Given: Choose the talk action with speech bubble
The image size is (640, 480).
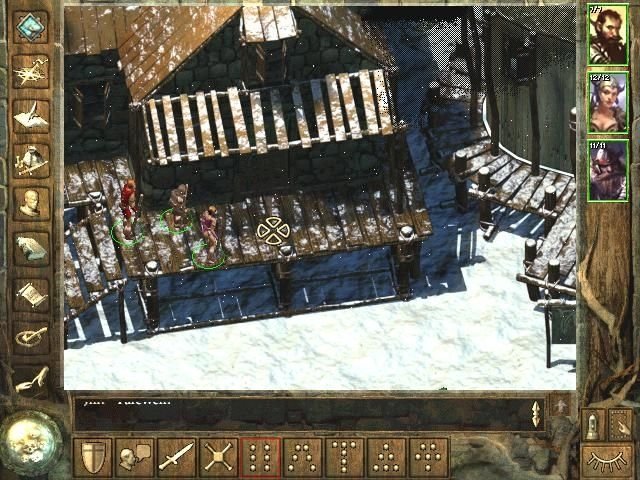Looking at the screenshot, I should click(x=133, y=458).
